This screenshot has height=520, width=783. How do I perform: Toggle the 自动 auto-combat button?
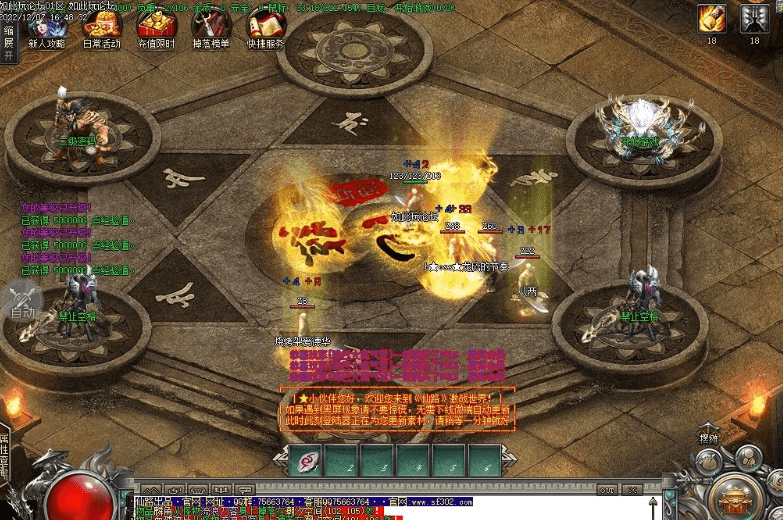click(x=22, y=303)
